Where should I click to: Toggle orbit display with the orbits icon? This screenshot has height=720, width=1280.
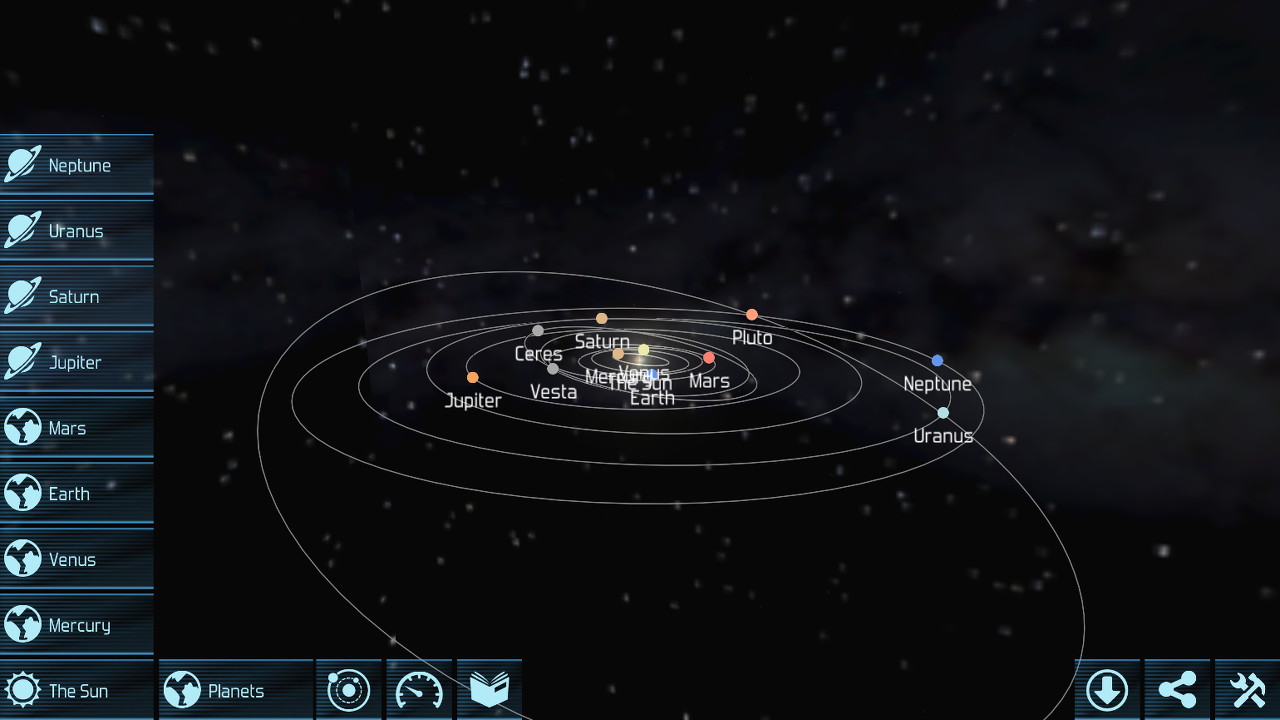click(349, 689)
